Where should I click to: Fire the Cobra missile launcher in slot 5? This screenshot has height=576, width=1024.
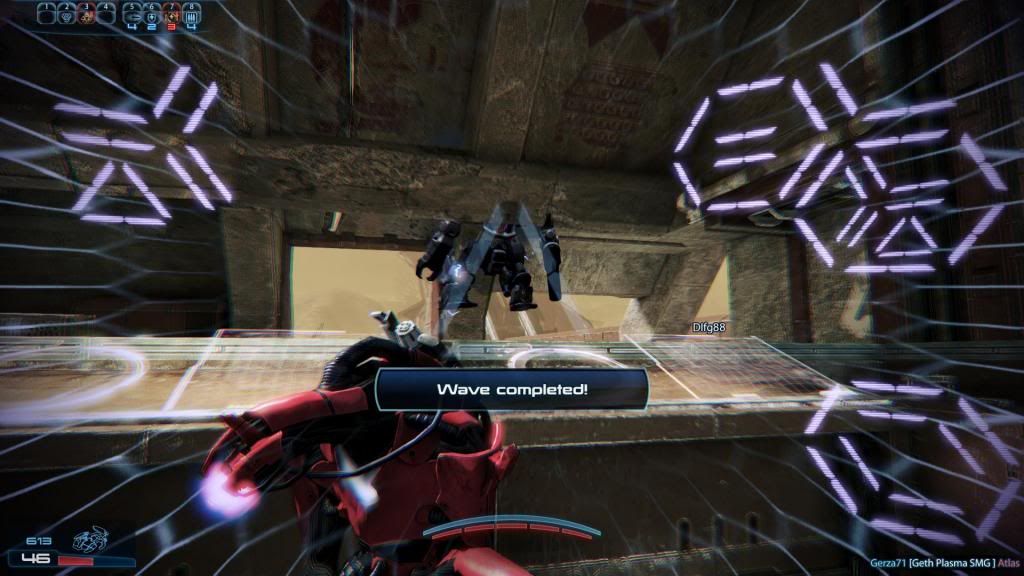pyautogui.click(x=132, y=15)
